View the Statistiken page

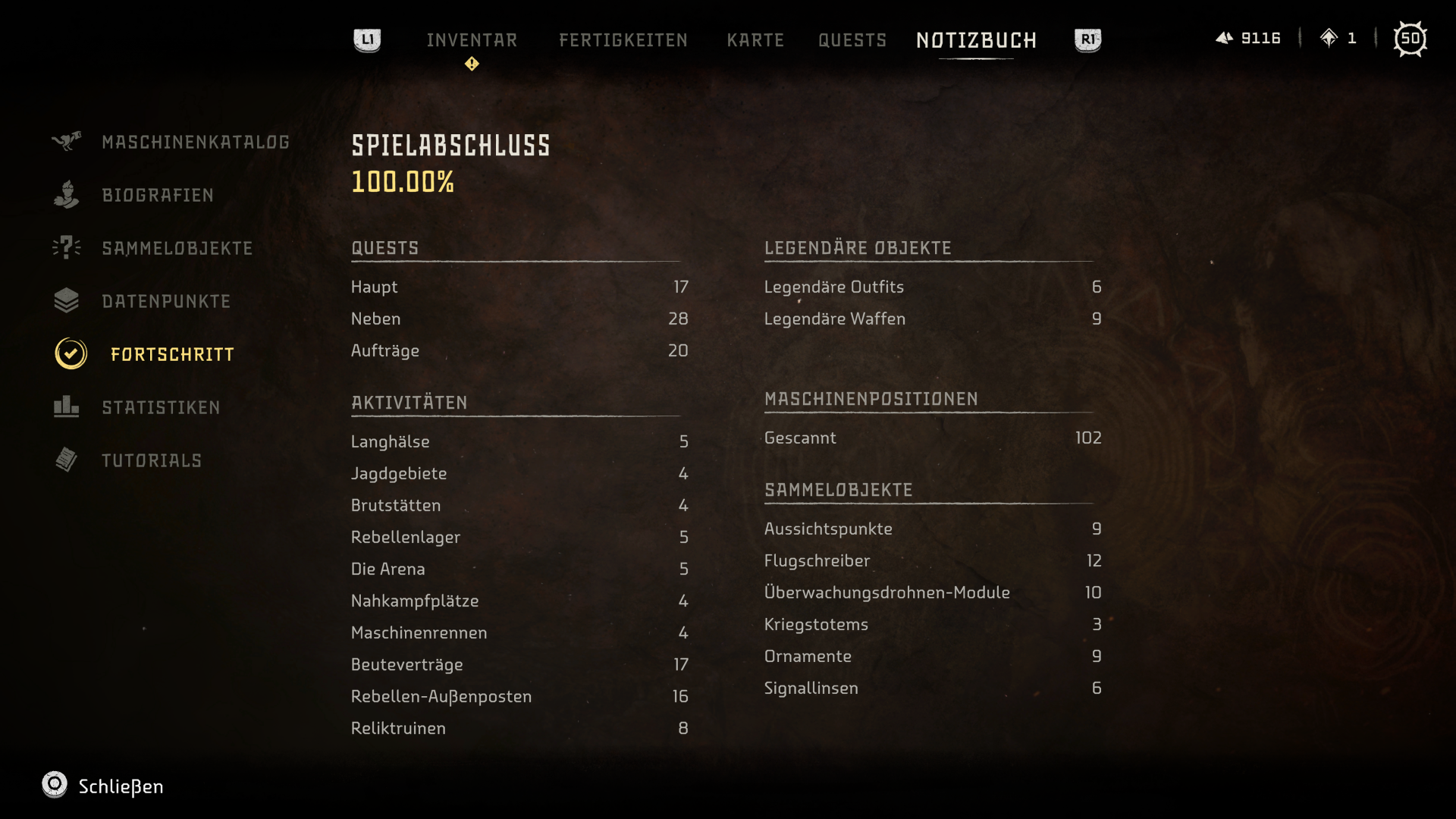(x=161, y=408)
